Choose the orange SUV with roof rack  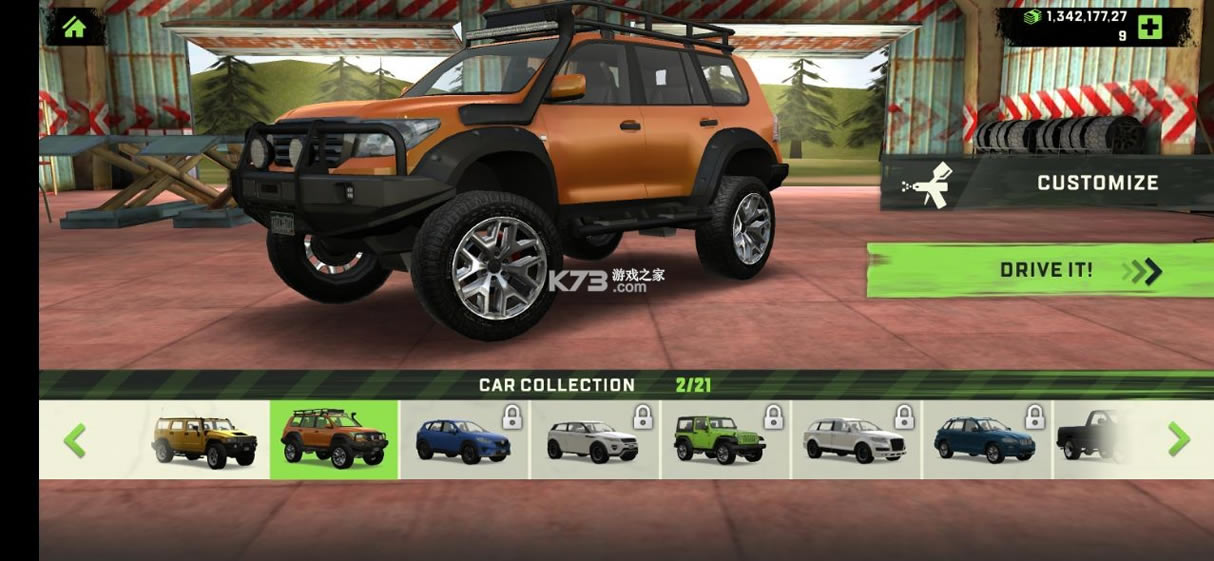(334, 440)
